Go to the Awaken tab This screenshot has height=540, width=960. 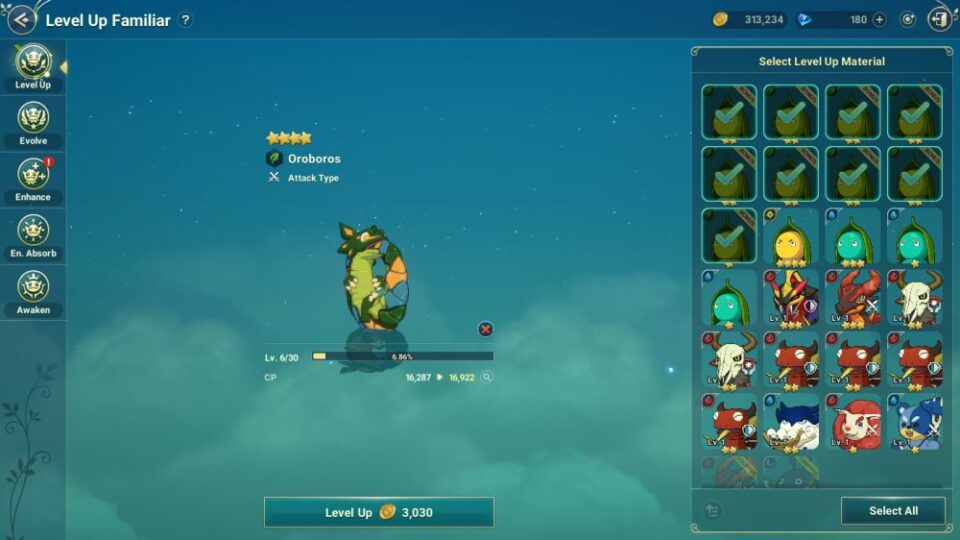pyautogui.click(x=33, y=292)
